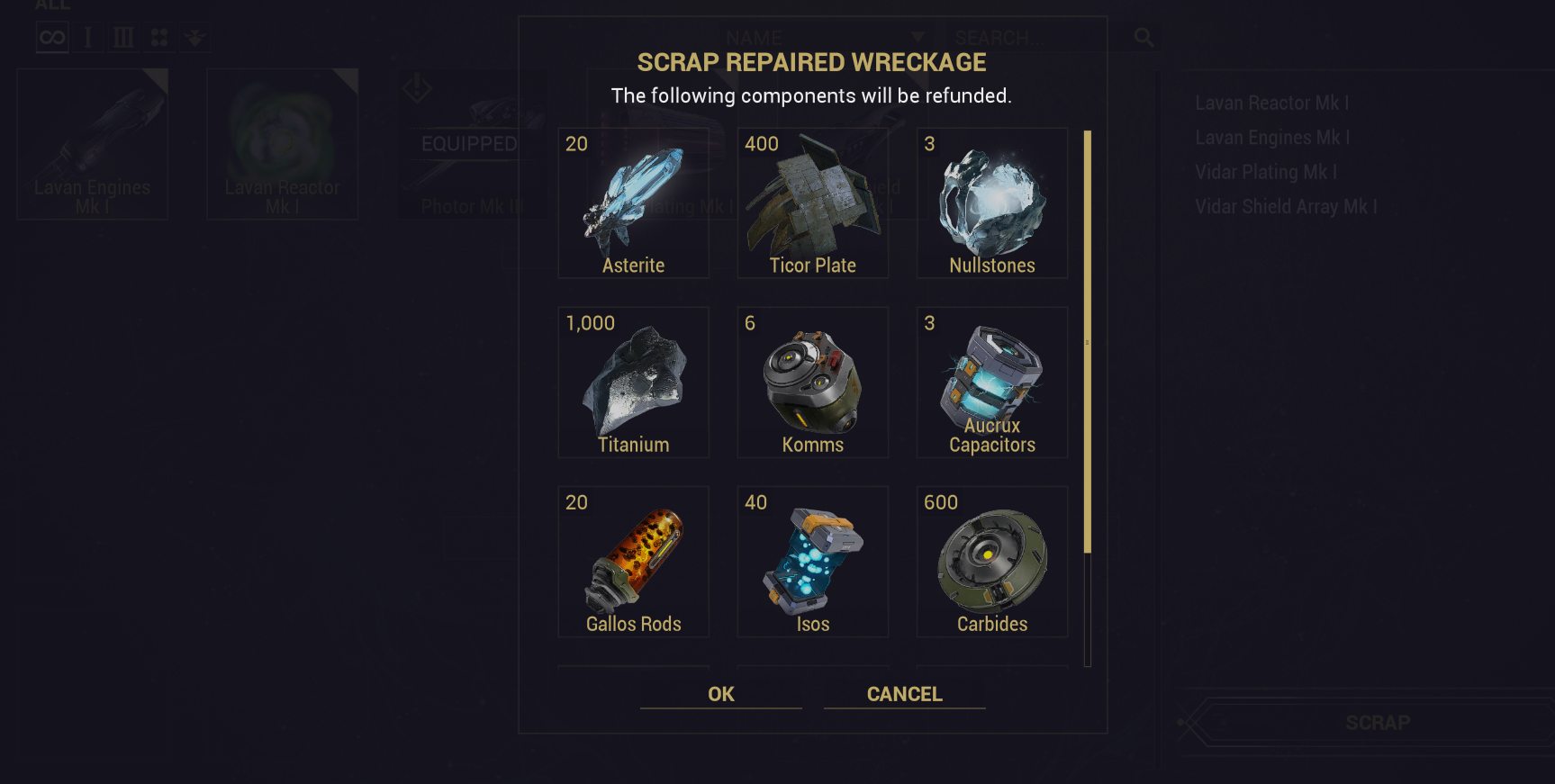
Task: Click the Komms refund tile
Action: click(813, 383)
